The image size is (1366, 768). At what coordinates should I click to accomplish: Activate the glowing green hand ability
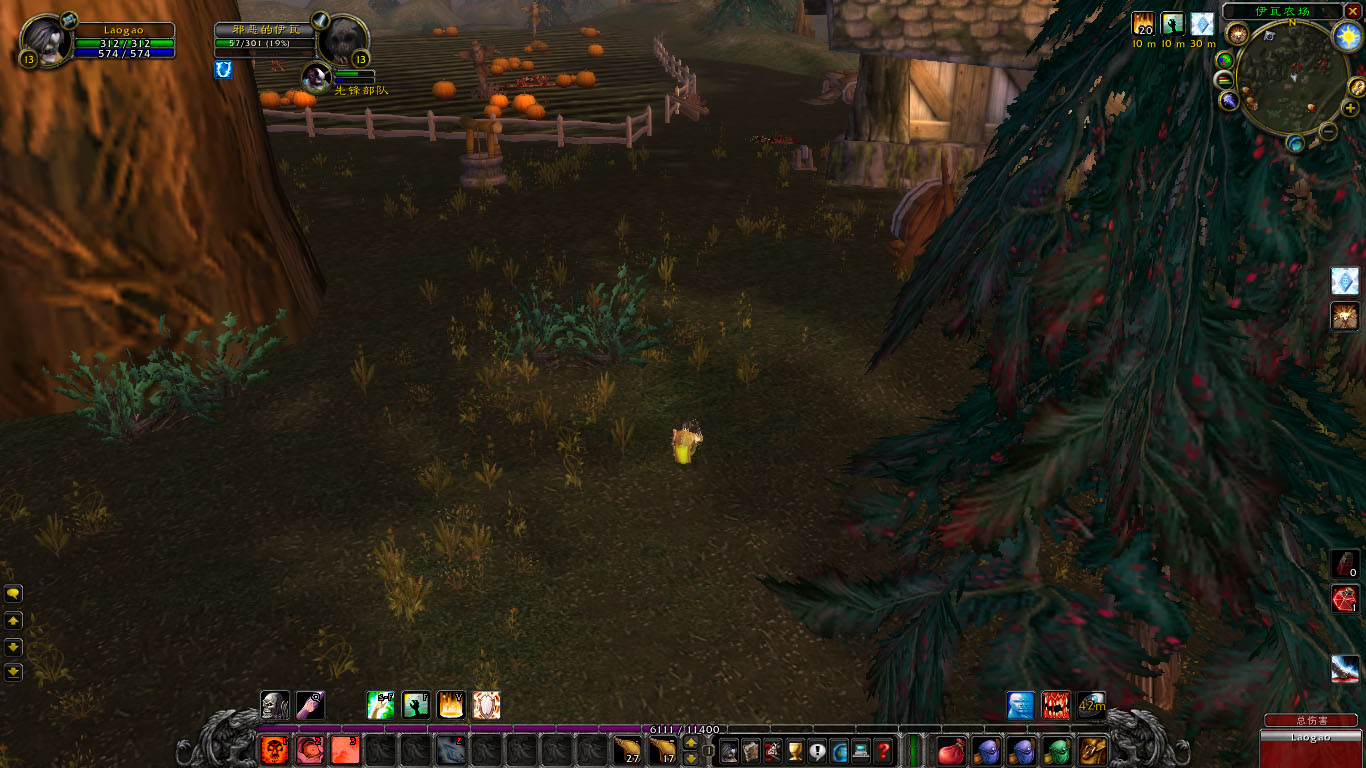[416, 705]
